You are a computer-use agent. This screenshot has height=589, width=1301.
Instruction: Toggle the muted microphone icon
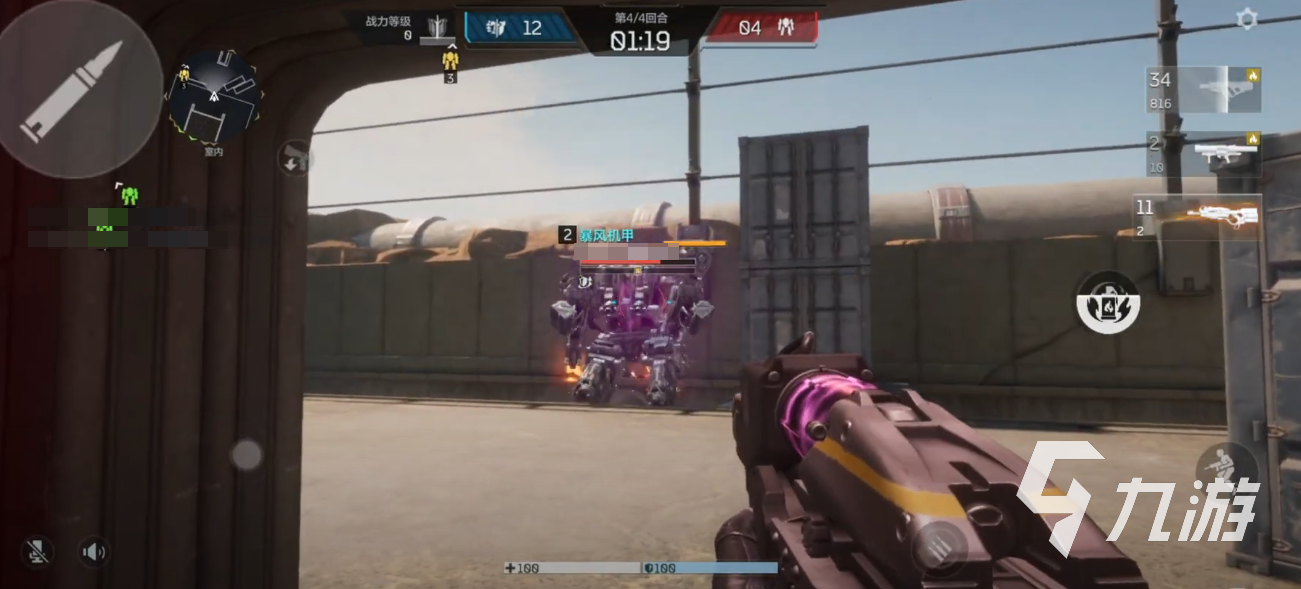[38, 551]
